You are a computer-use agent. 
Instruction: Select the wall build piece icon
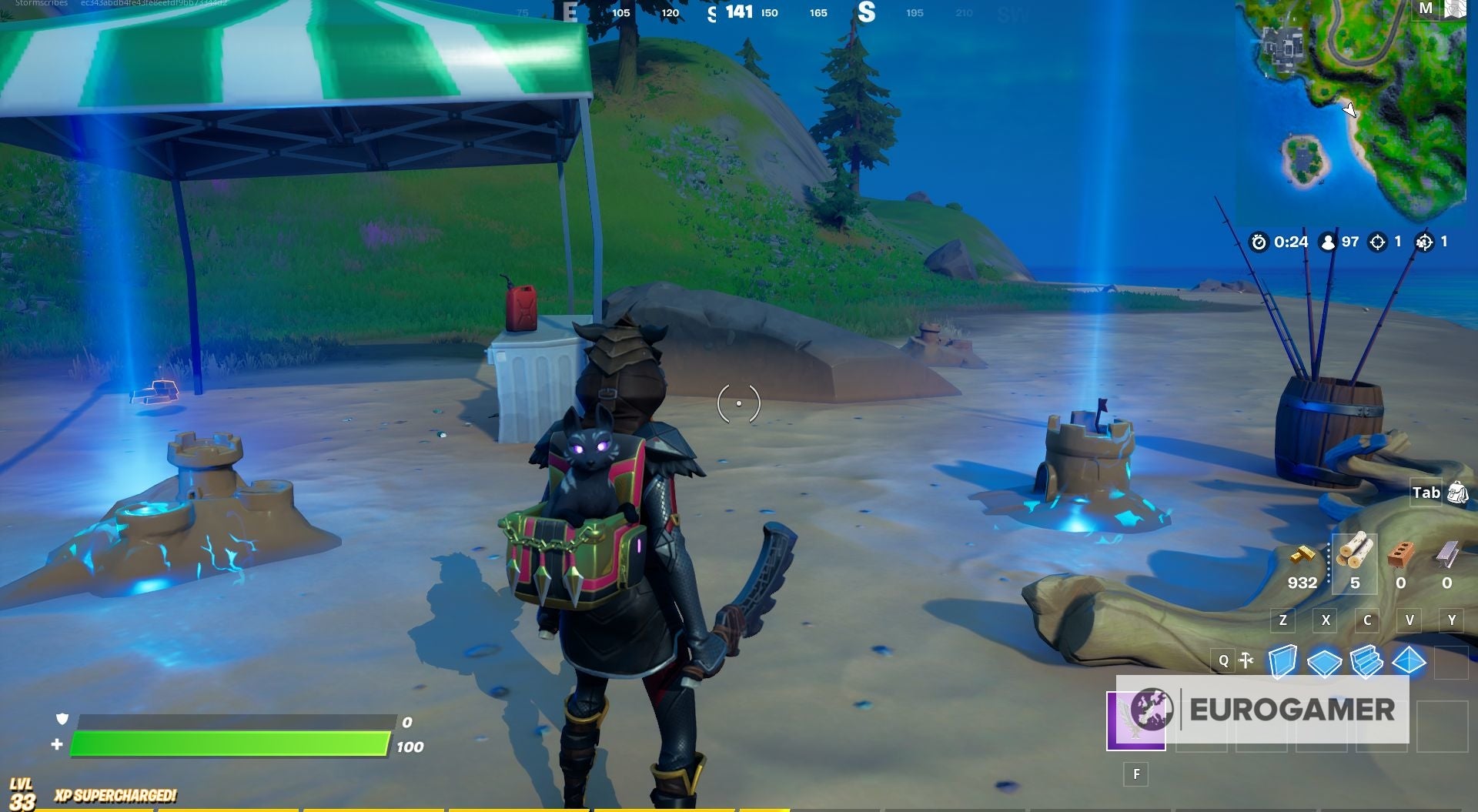(1283, 661)
